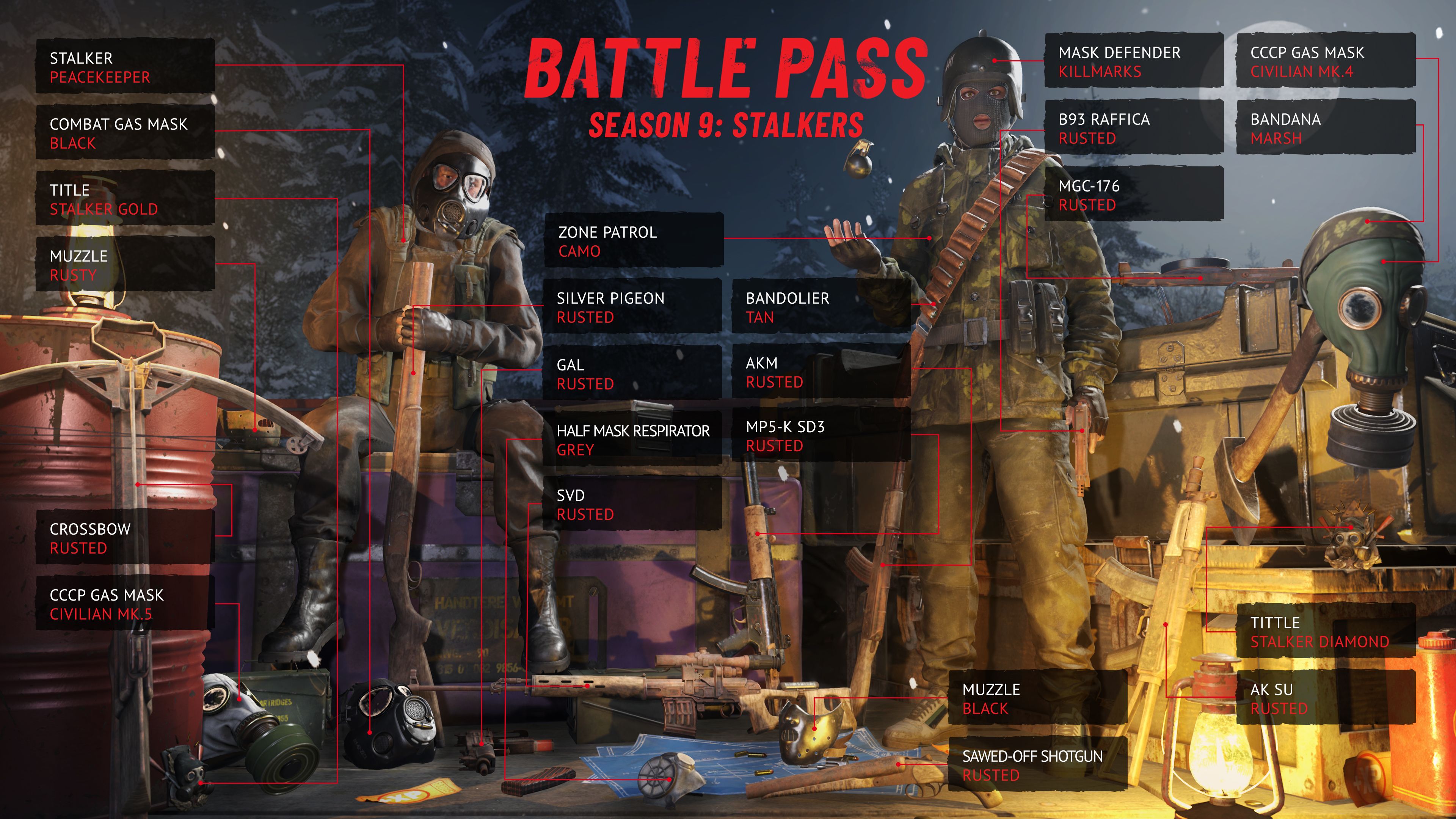The width and height of the screenshot is (1456, 819).
Task: Choose the Combat Gas Mask Black entry
Action: (125, 133)
